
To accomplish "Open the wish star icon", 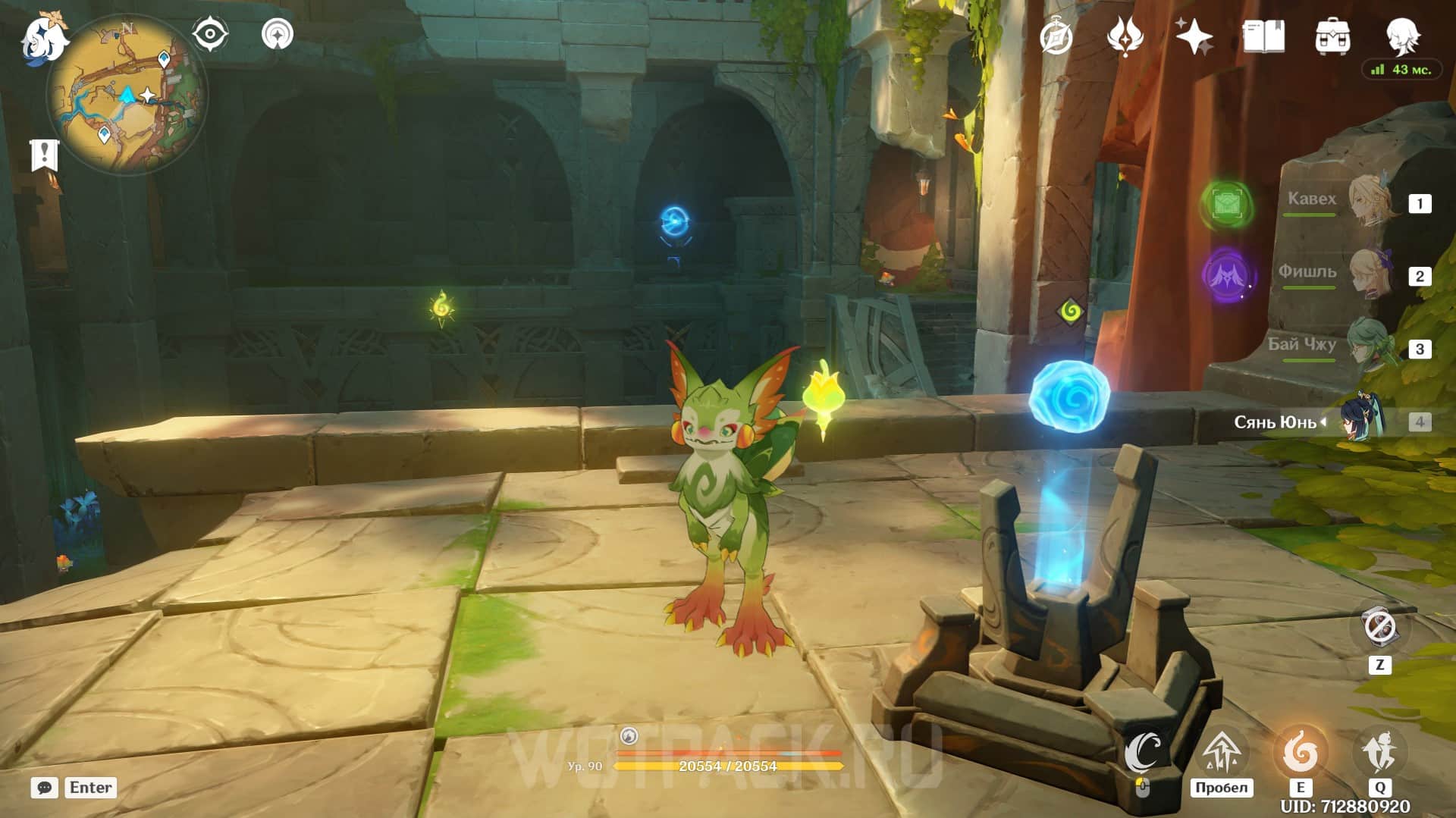I will 1194,36.
